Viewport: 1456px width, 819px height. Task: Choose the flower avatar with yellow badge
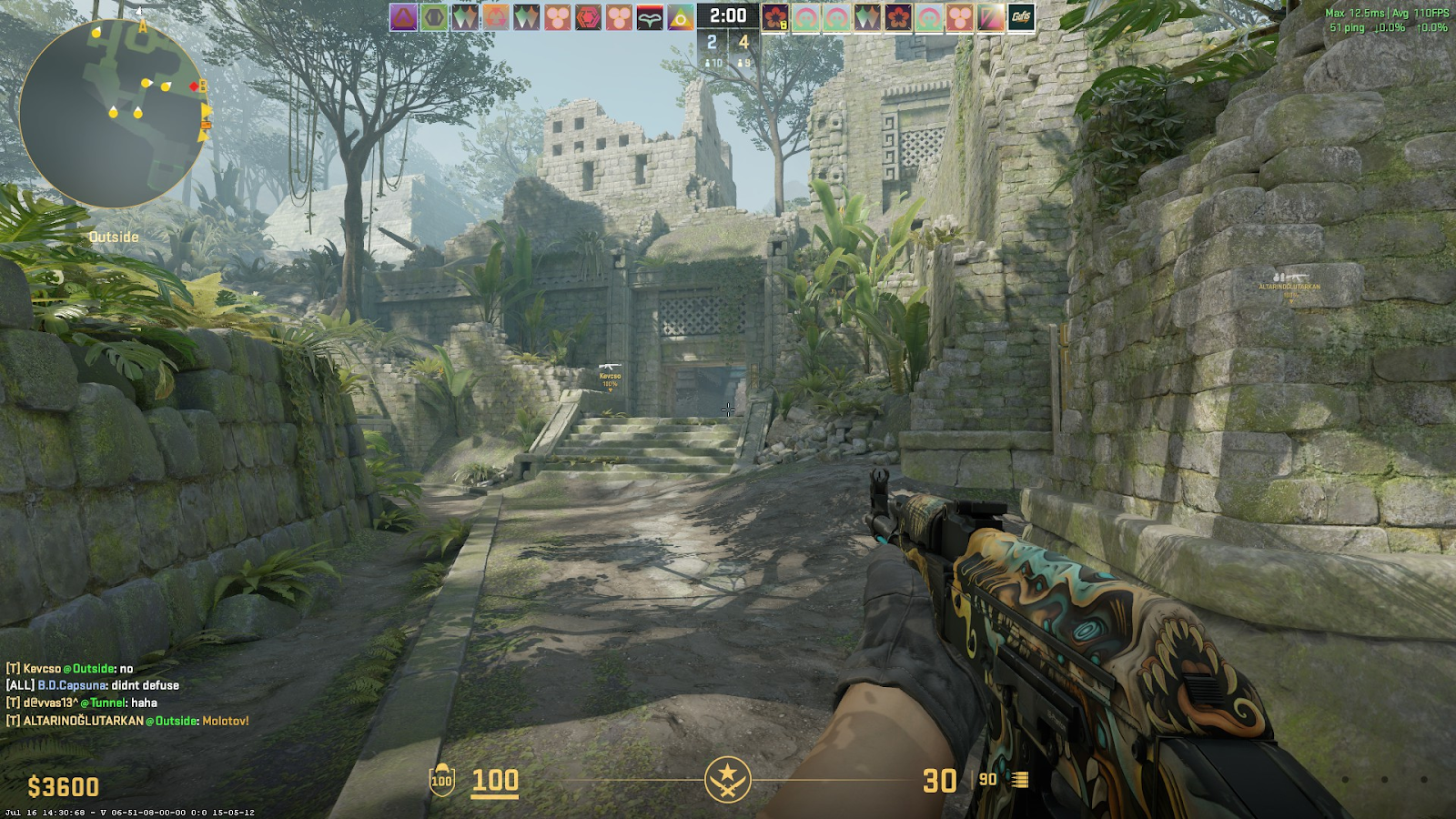click(x=775, y=17)
